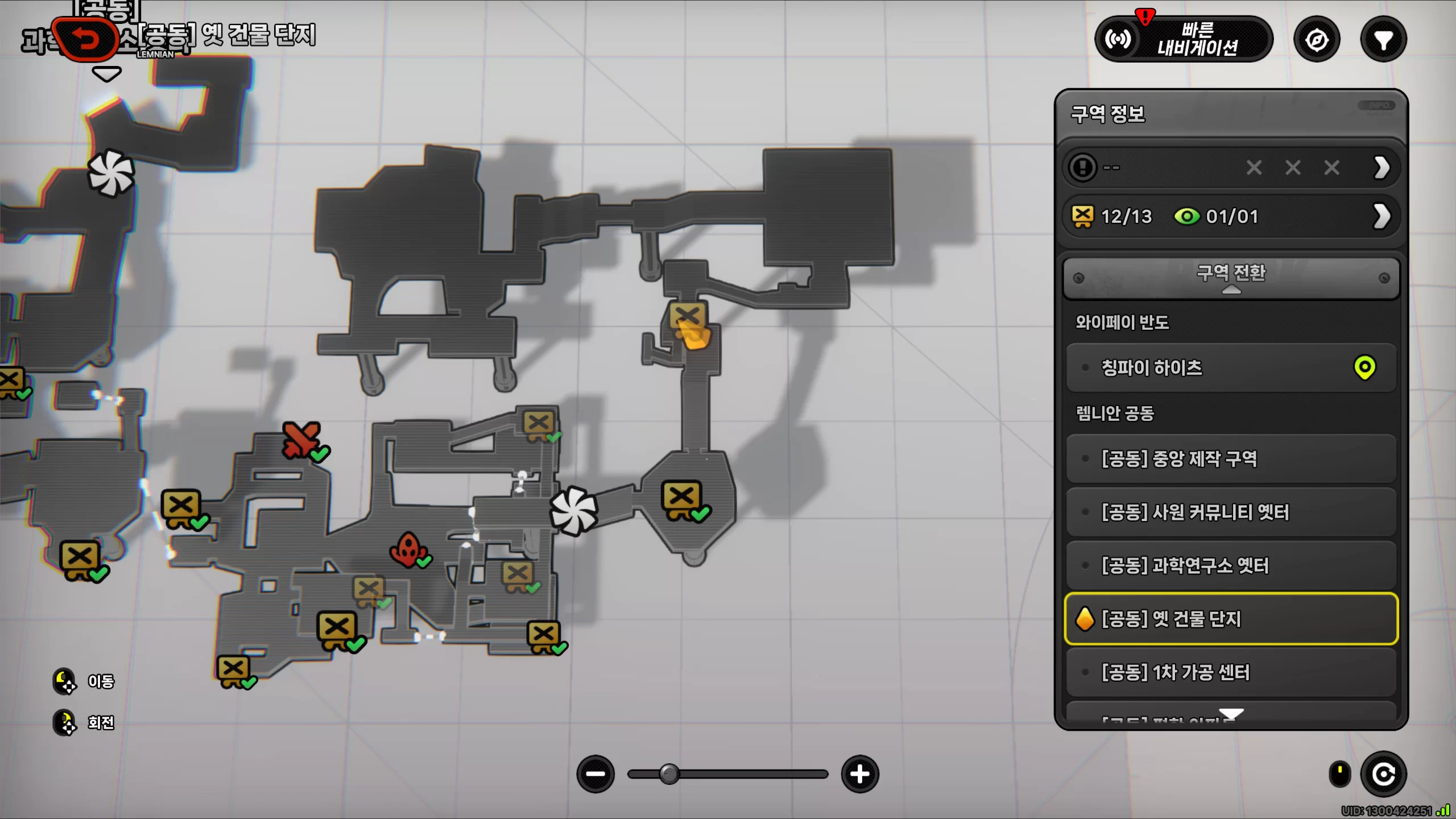Click the compass icon button
Screen dimensions: 1456x819
point(1317,40)
